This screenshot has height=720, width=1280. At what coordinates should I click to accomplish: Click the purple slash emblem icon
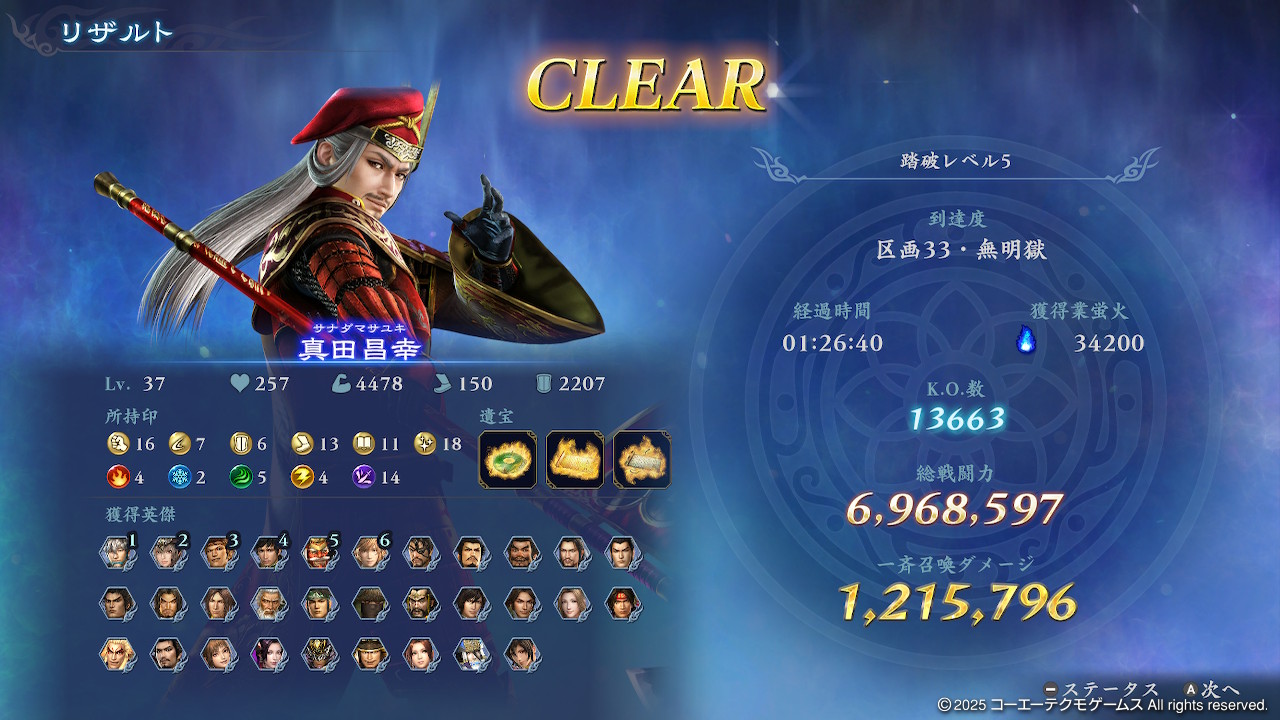364,477
